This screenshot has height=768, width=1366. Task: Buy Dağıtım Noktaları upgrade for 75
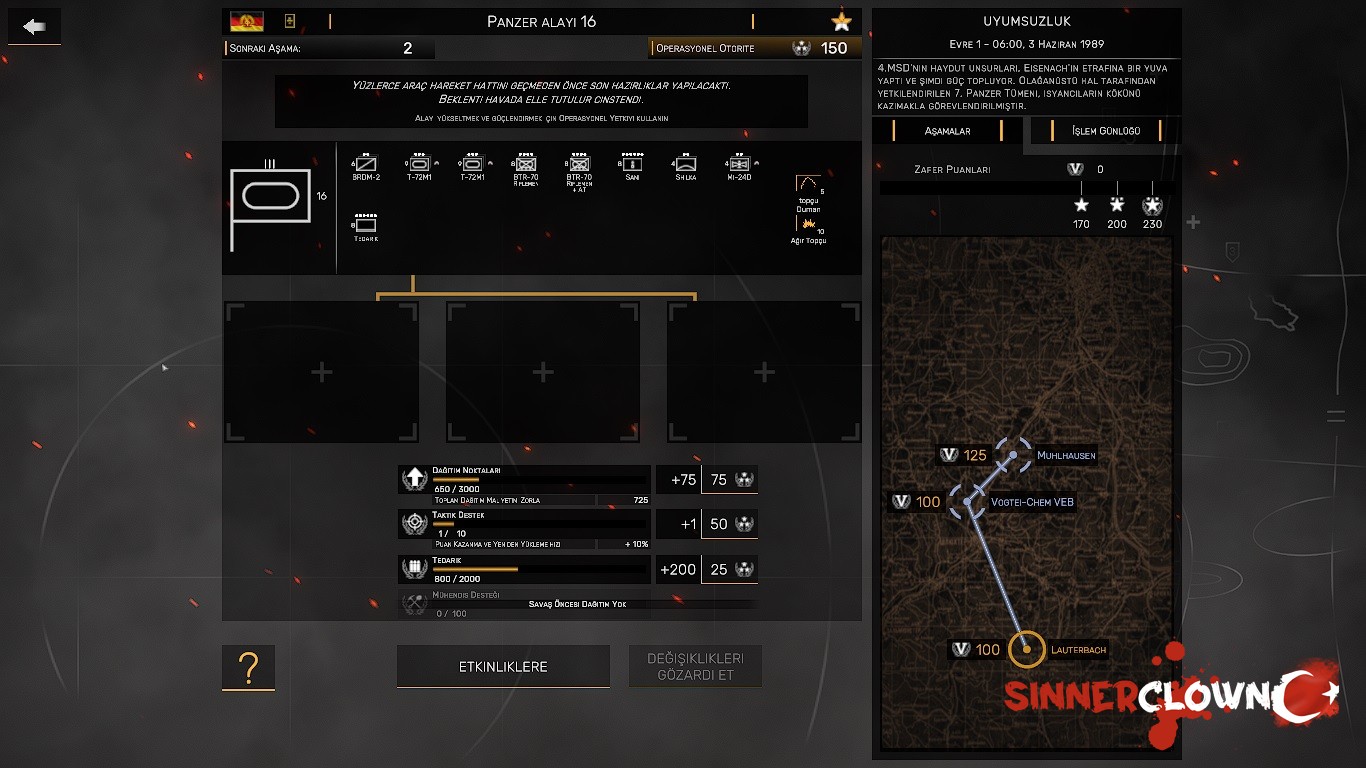coord(729,480)
